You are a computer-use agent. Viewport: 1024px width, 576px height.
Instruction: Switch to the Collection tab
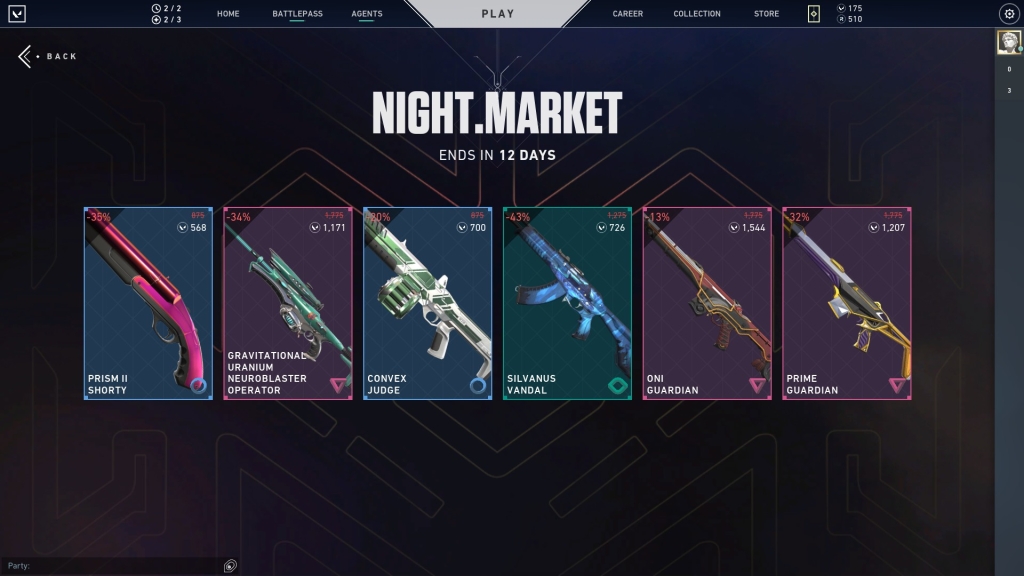697,14
